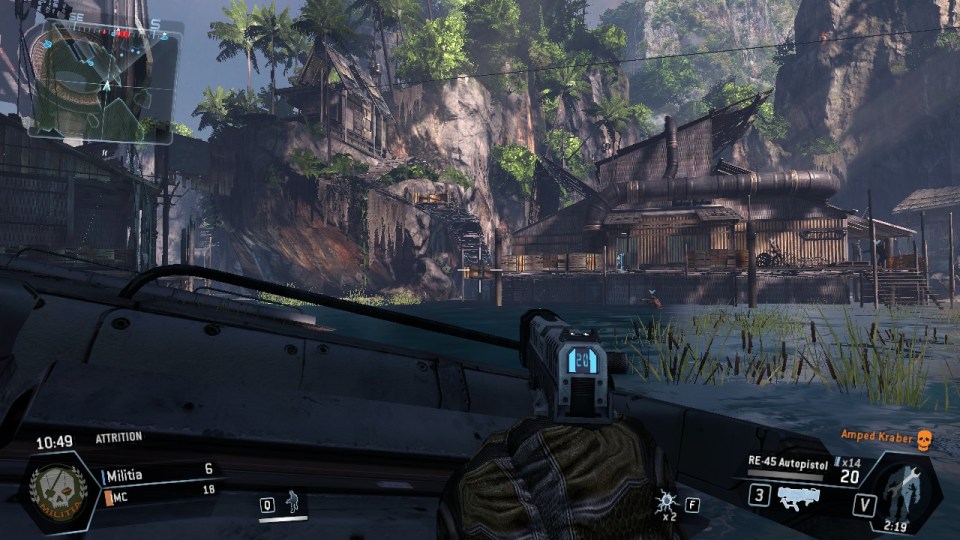This screenshot has height=540, width=960.
Task: Use the arc grenade ordnance icon
Action: click(x=666, y=502)
